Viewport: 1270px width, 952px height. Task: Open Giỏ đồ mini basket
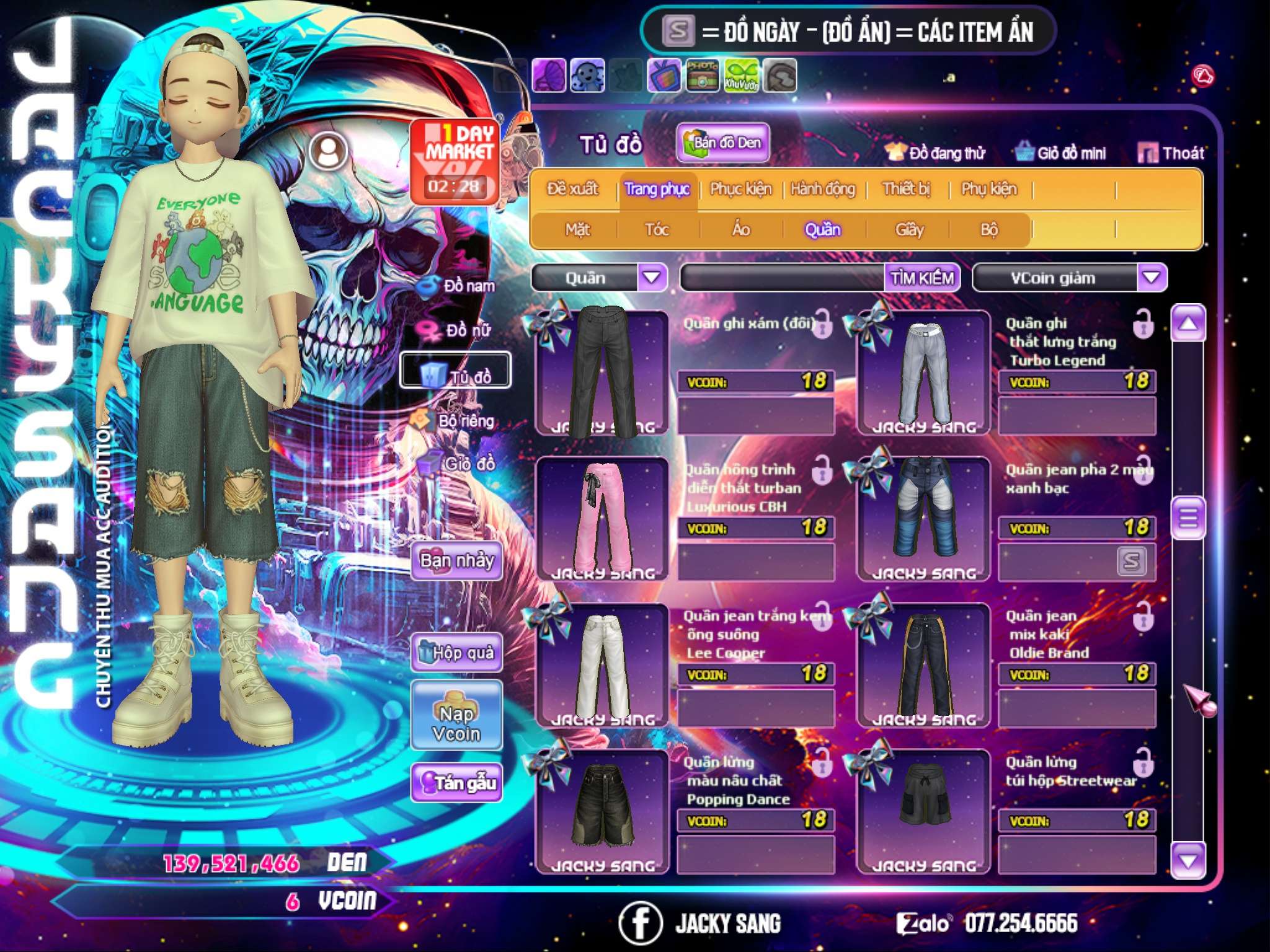(x=1061, y=153)
